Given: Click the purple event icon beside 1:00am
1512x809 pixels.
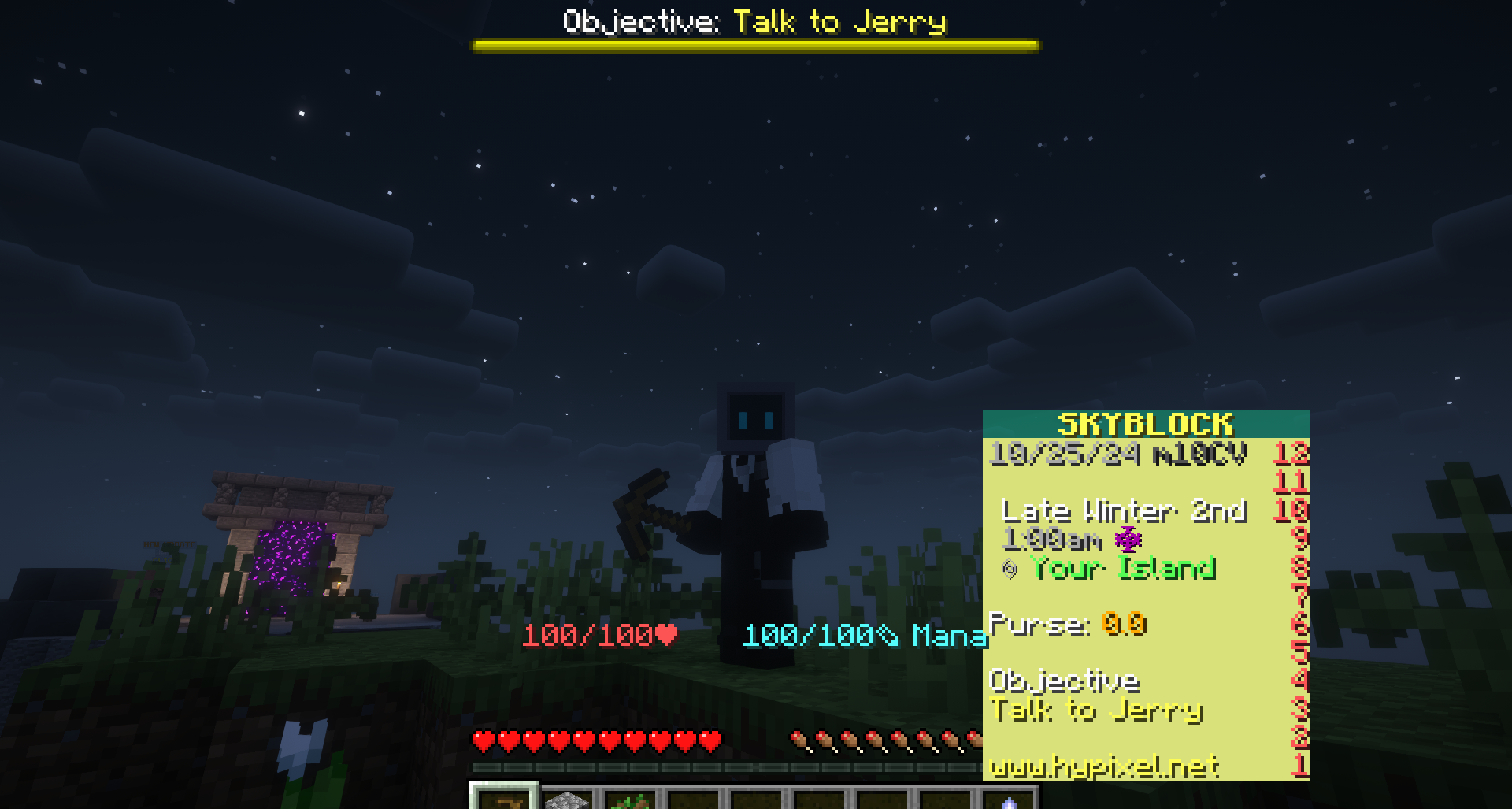Looking at the screenshot, I should (x=1128, y=540).
